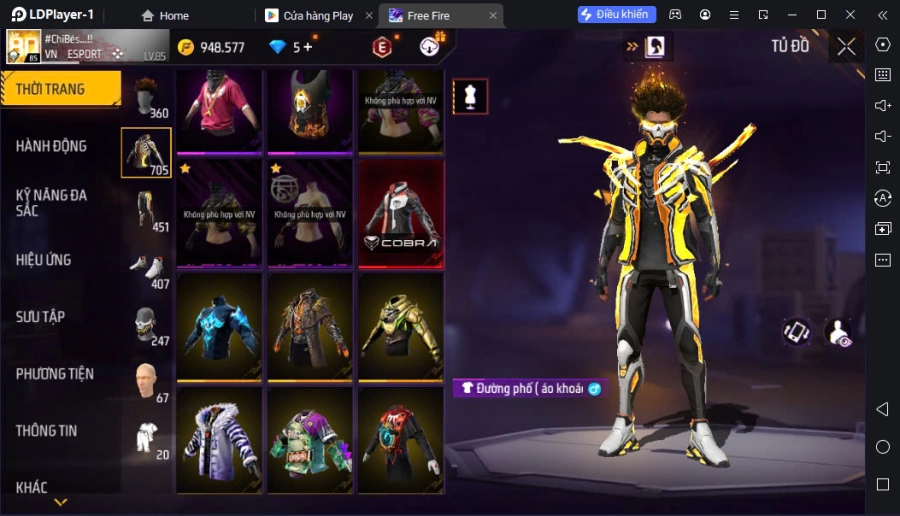
Task: Select the Cobra jacket item
Action: coord(400,213)
